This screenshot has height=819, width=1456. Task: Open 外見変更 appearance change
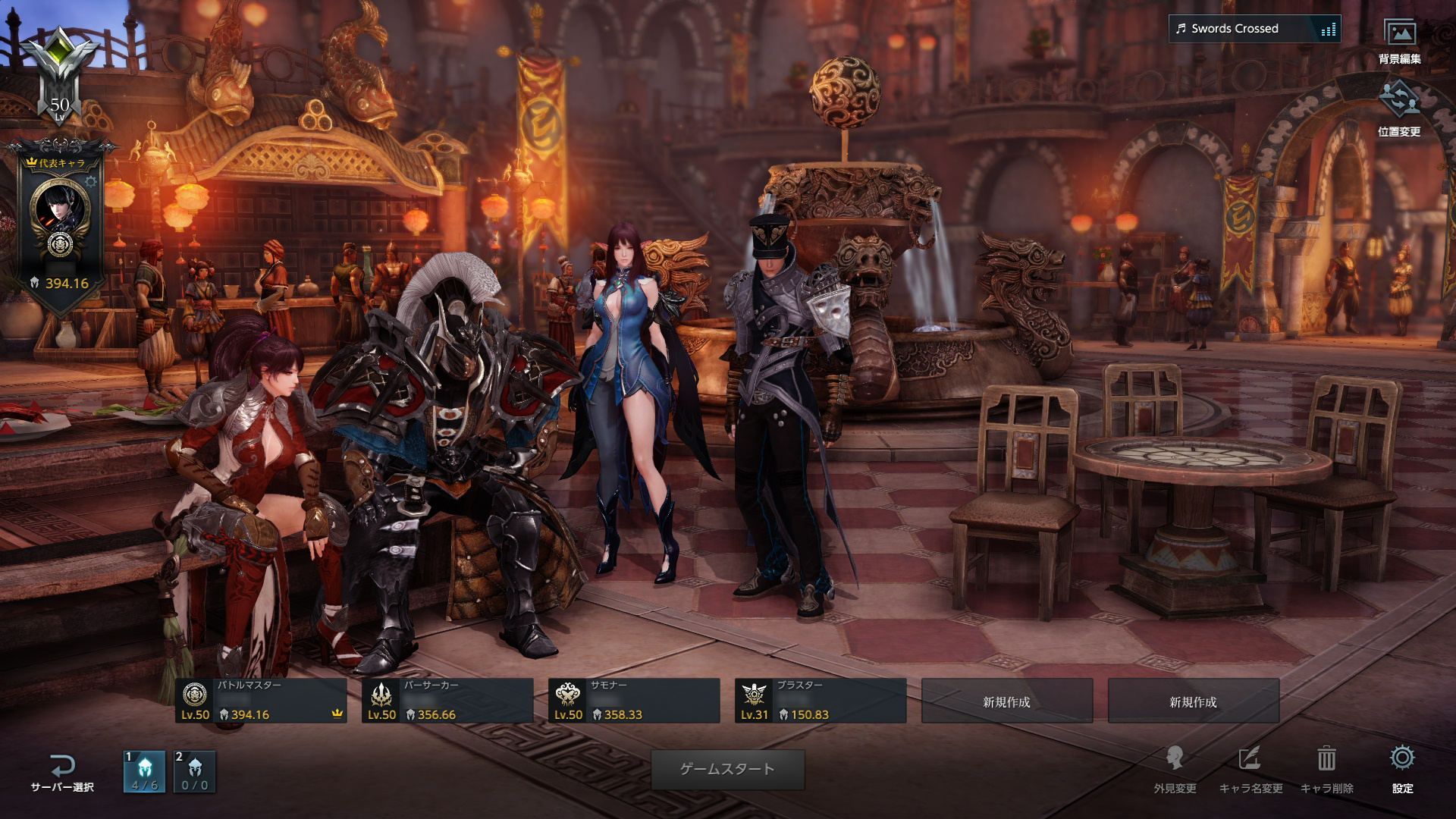(x=1175, y=769)
